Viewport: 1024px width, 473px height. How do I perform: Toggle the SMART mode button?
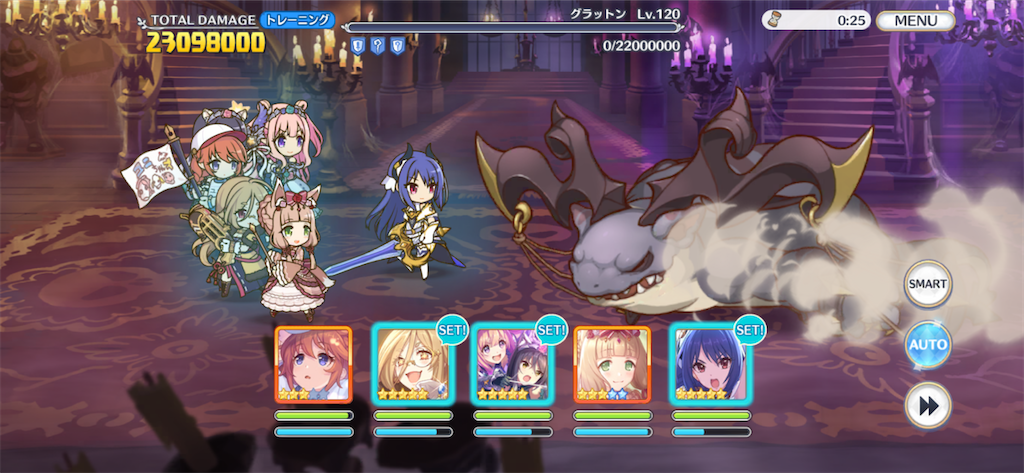[927, 285]
